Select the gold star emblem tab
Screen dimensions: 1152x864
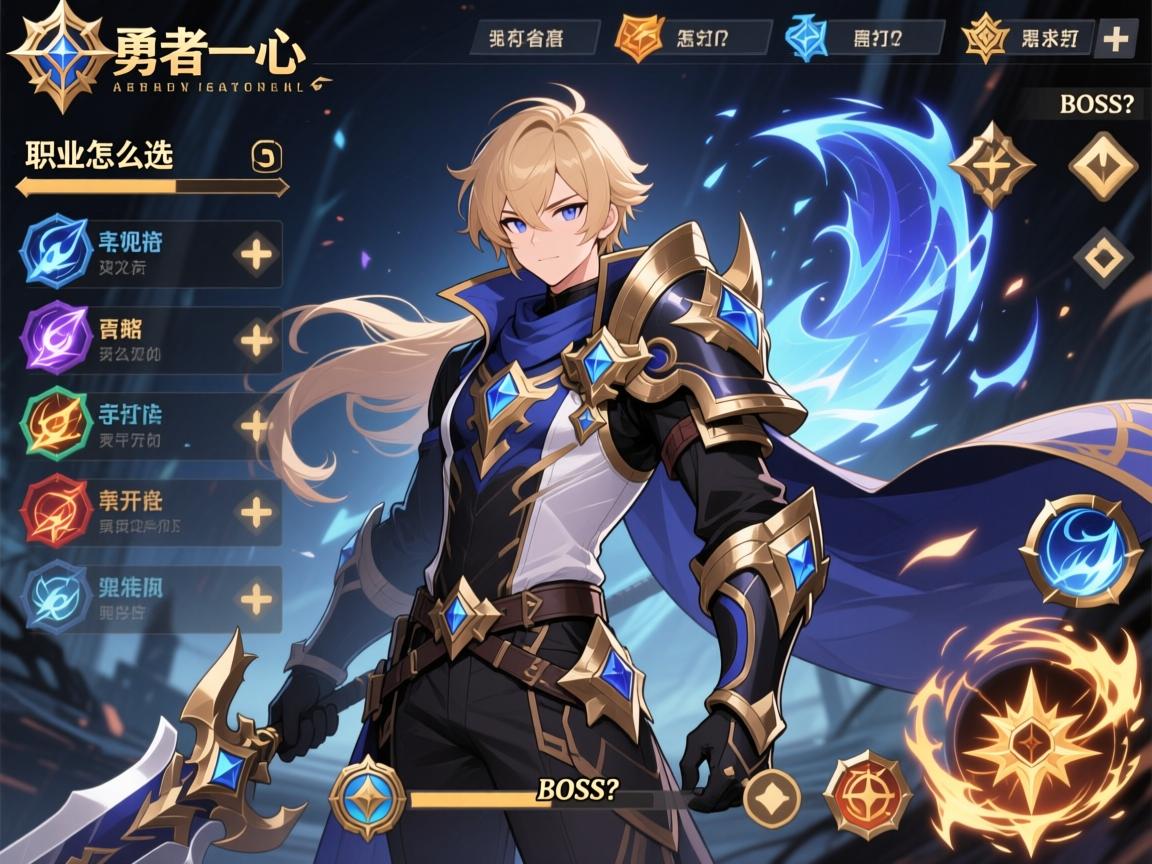pyautogui.click(x=983, y=40)
